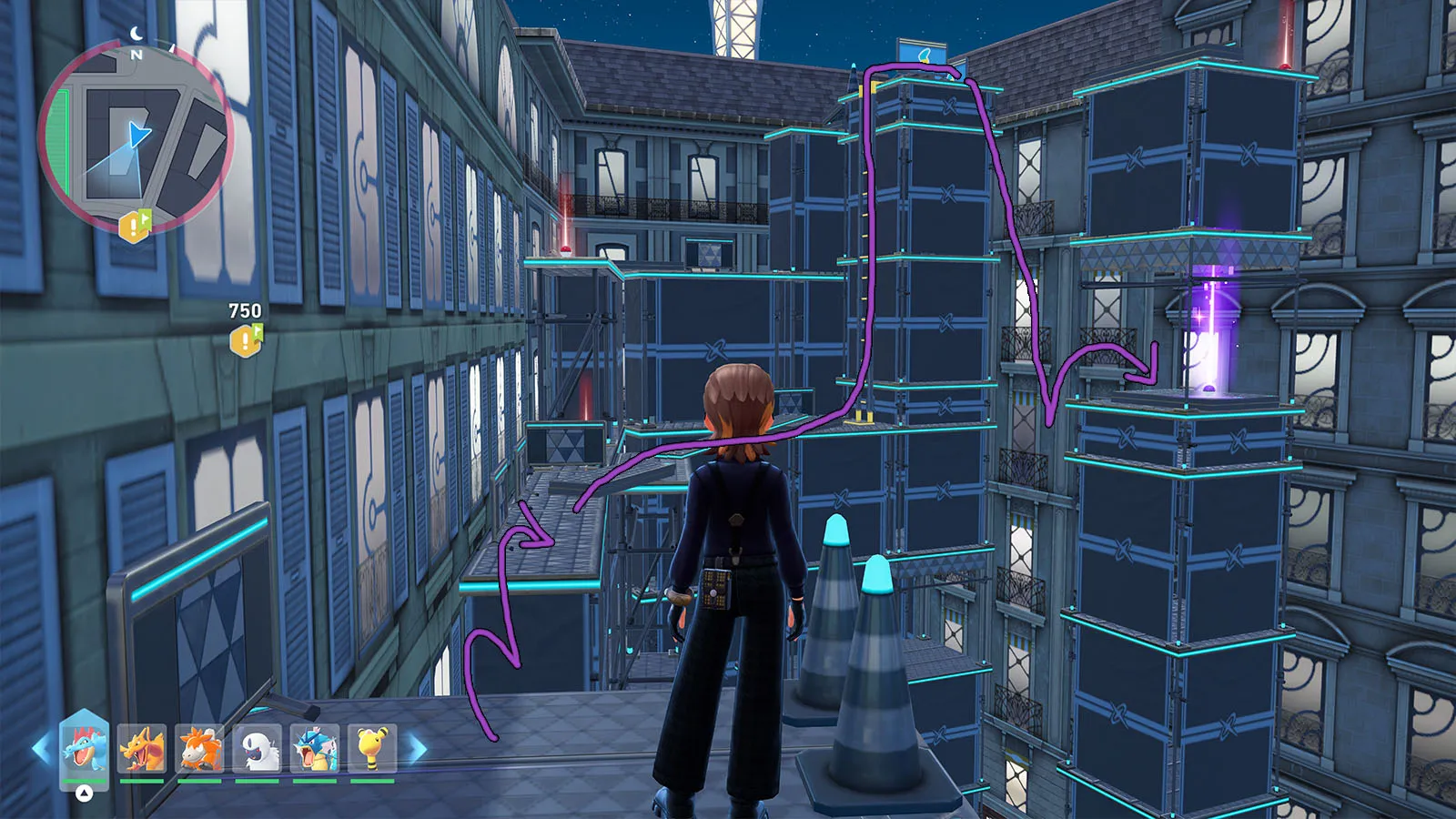The image size is (1456, 819).
Task: Select the Absol party slot
Action: point(258,748)
